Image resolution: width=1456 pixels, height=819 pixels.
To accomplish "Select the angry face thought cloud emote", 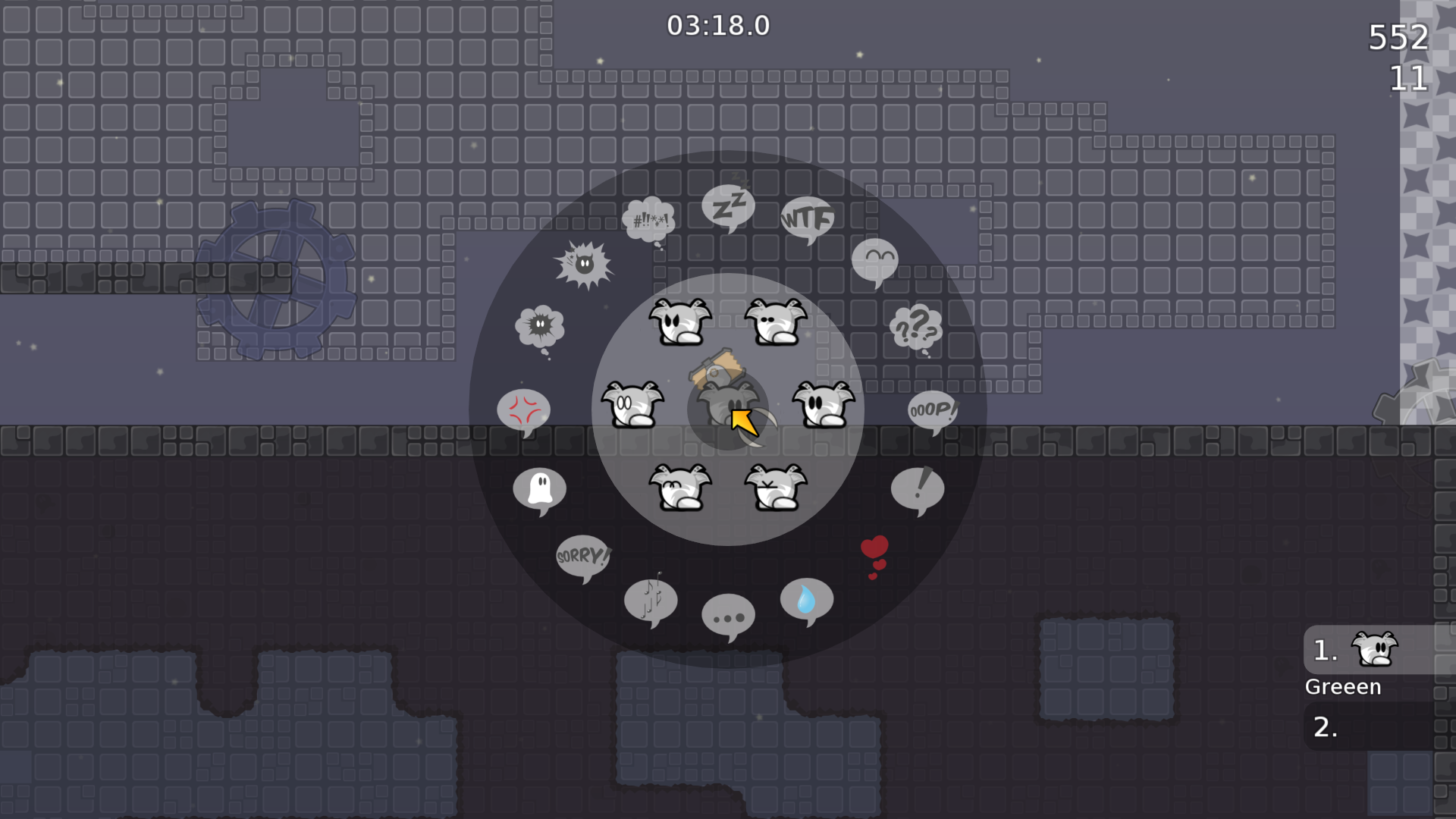I will 541,325.
